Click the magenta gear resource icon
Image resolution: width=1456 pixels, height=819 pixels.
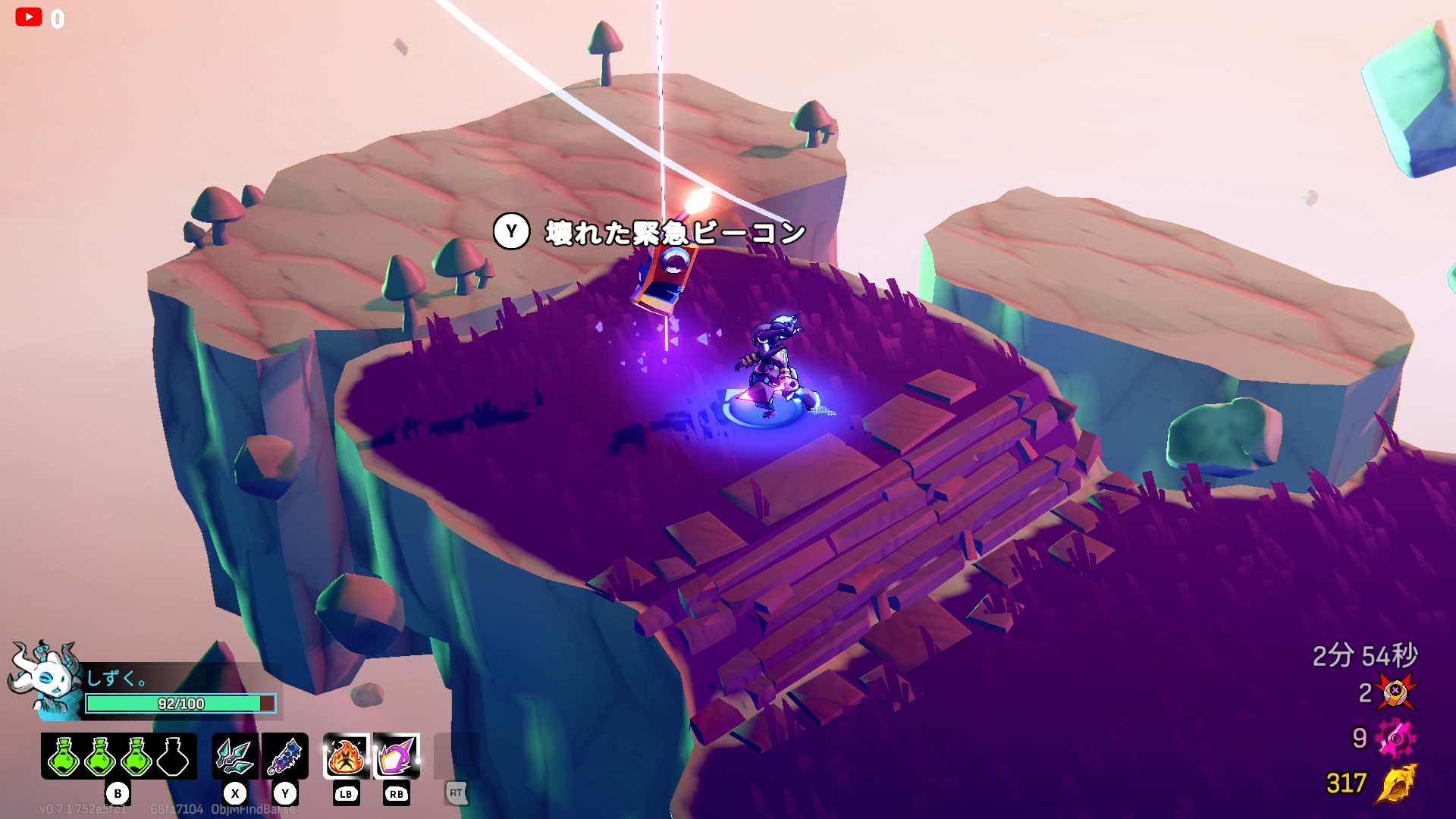click(1395, 739)
